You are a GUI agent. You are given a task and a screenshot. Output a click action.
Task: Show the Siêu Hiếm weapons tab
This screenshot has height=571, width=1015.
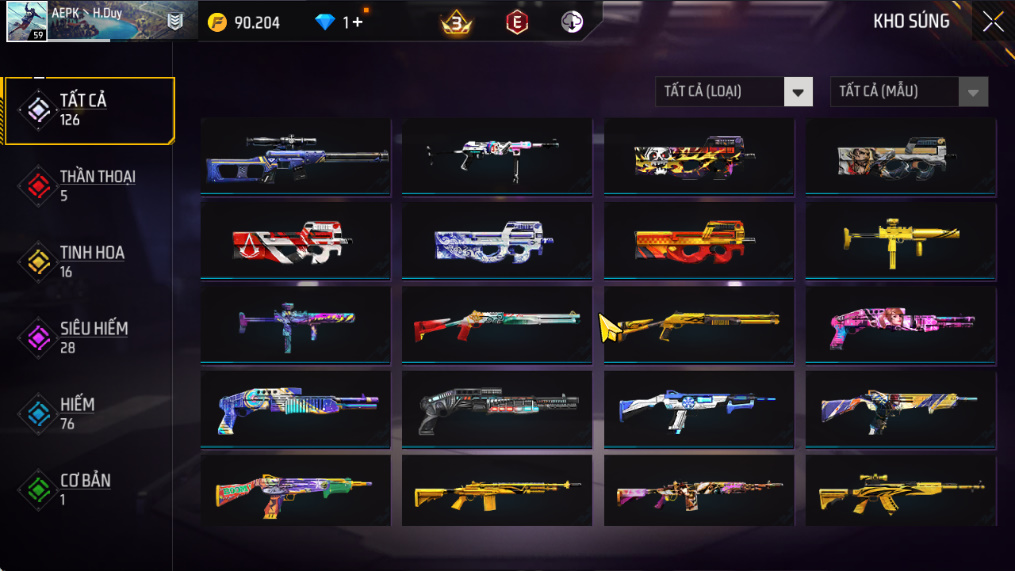pyautogui.click(x=88, y=338)
